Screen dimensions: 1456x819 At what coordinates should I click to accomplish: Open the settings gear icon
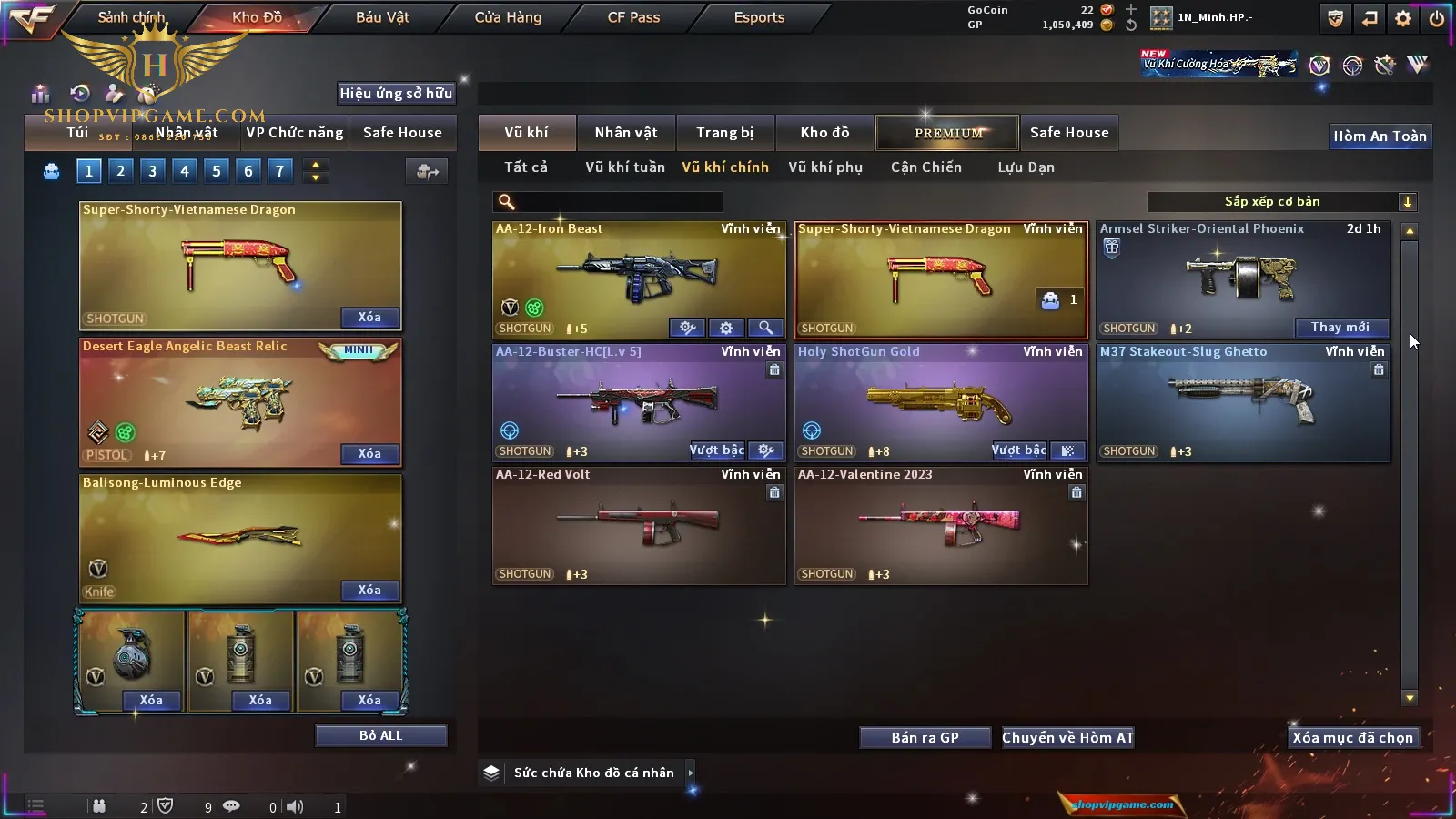(x=1403, y=18)
